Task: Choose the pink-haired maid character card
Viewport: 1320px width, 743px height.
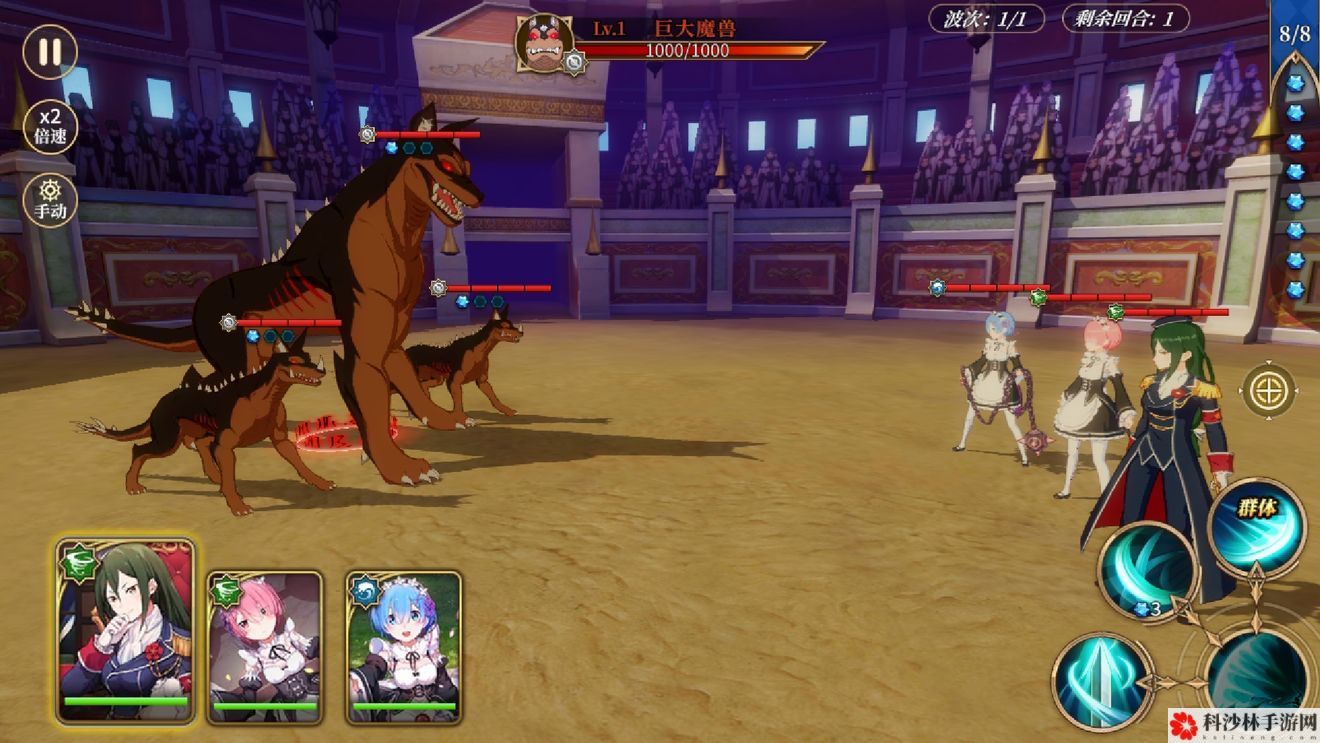Action: pos(265,645)
